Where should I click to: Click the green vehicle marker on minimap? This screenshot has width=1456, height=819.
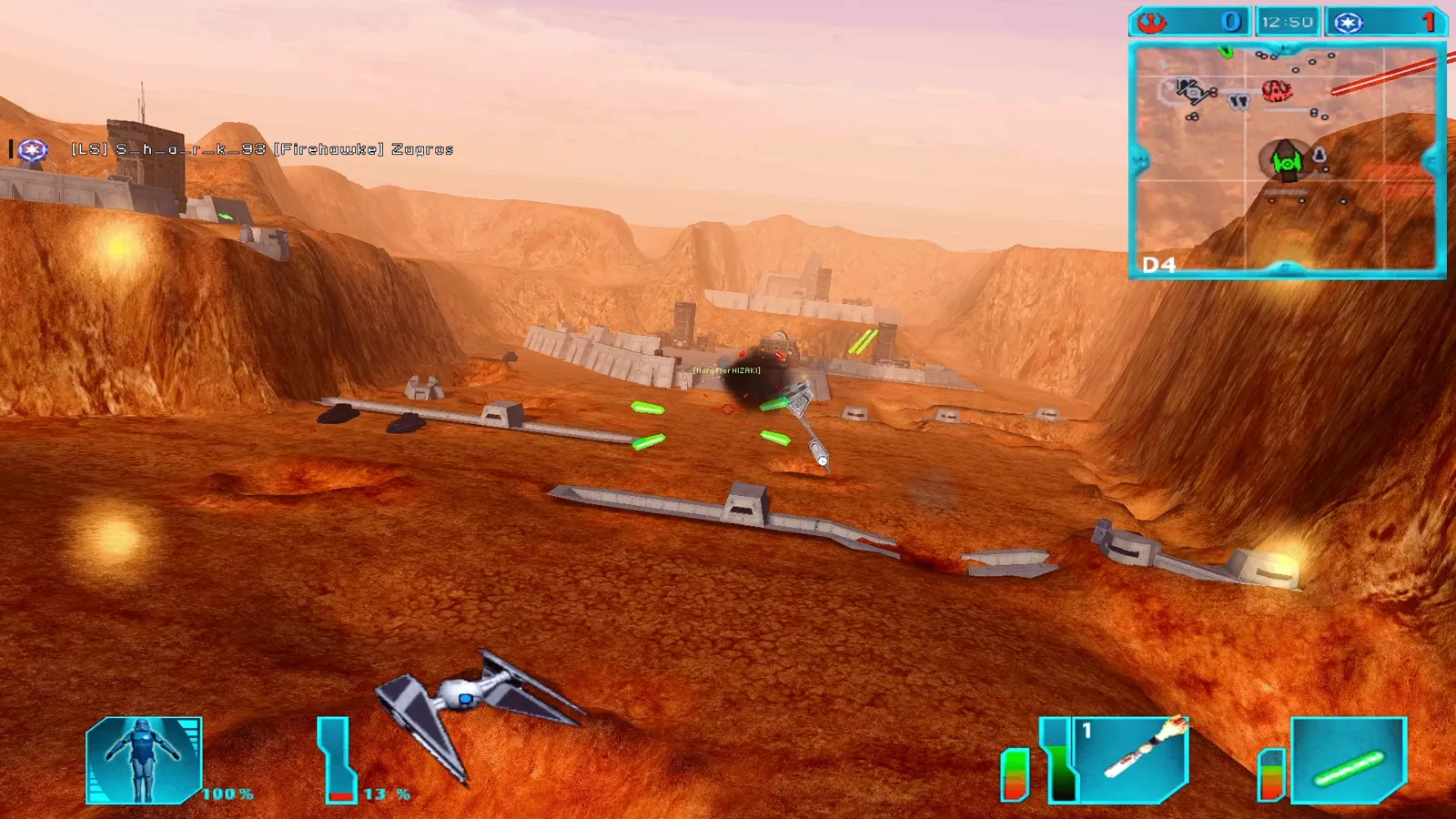[1286, 163]
